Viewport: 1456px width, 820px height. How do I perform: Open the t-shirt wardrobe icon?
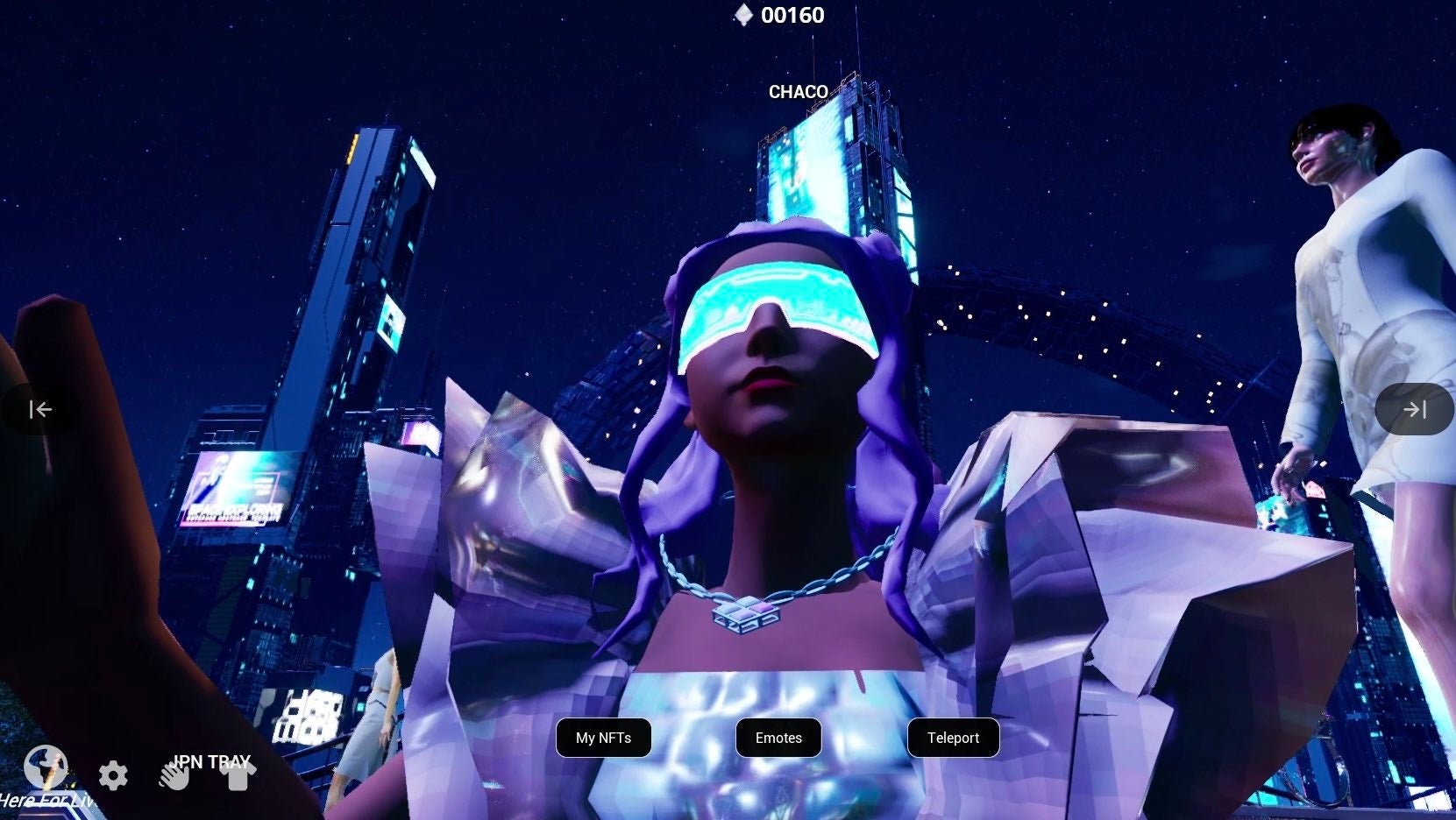click(238, 775)
